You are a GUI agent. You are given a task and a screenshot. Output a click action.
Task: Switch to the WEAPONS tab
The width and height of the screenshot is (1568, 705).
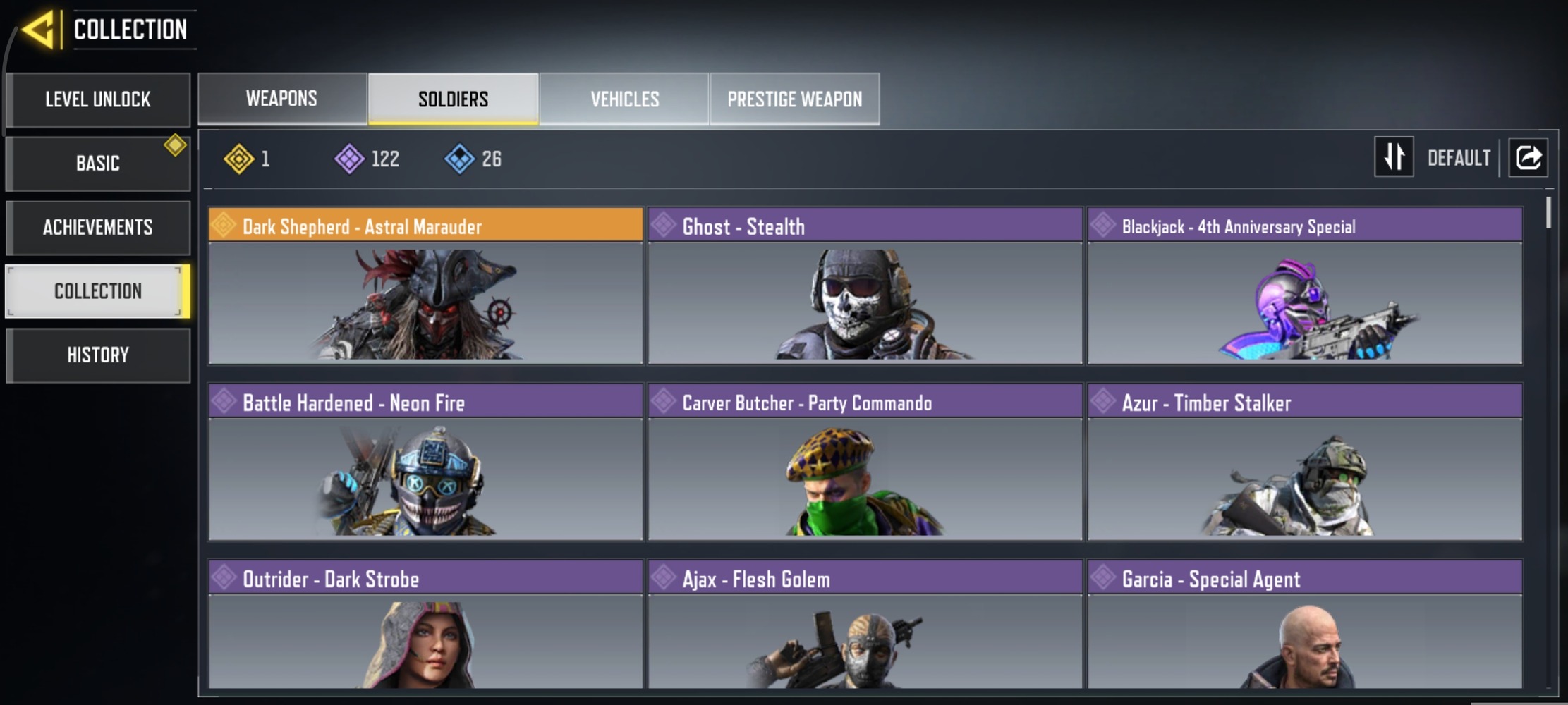[x=281, y=99]
